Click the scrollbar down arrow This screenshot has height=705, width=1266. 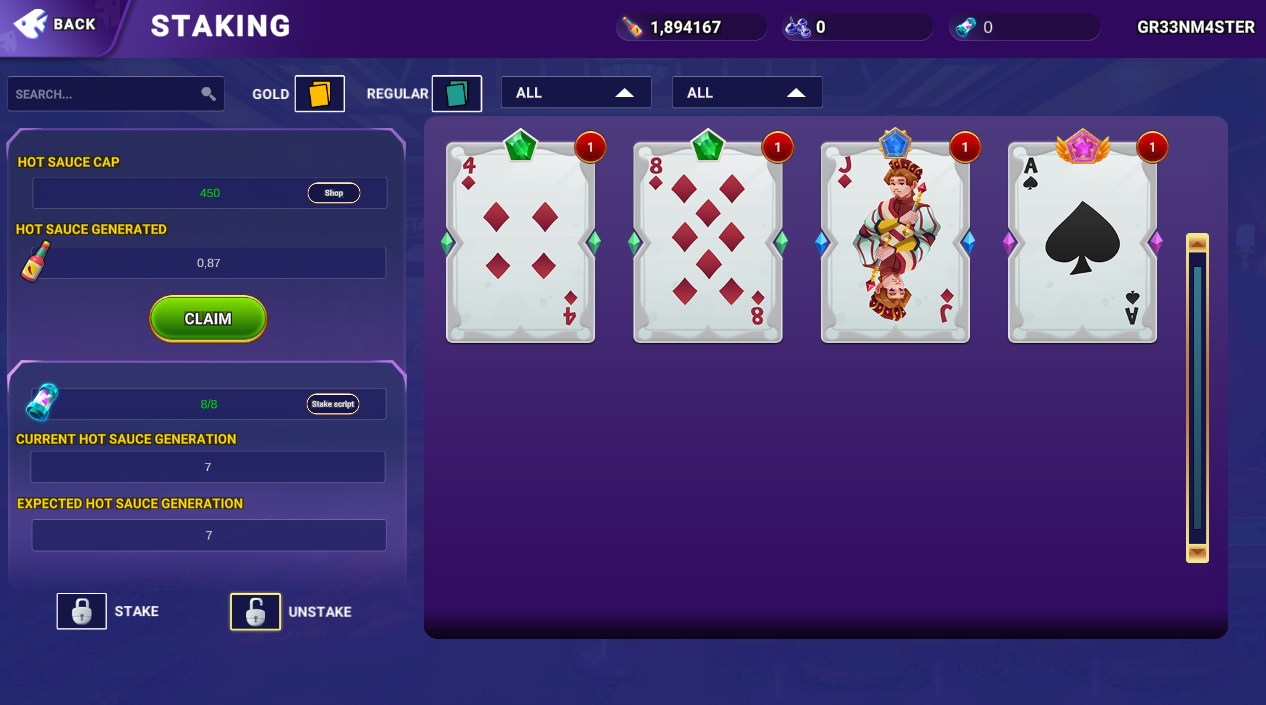[1197, 553]
